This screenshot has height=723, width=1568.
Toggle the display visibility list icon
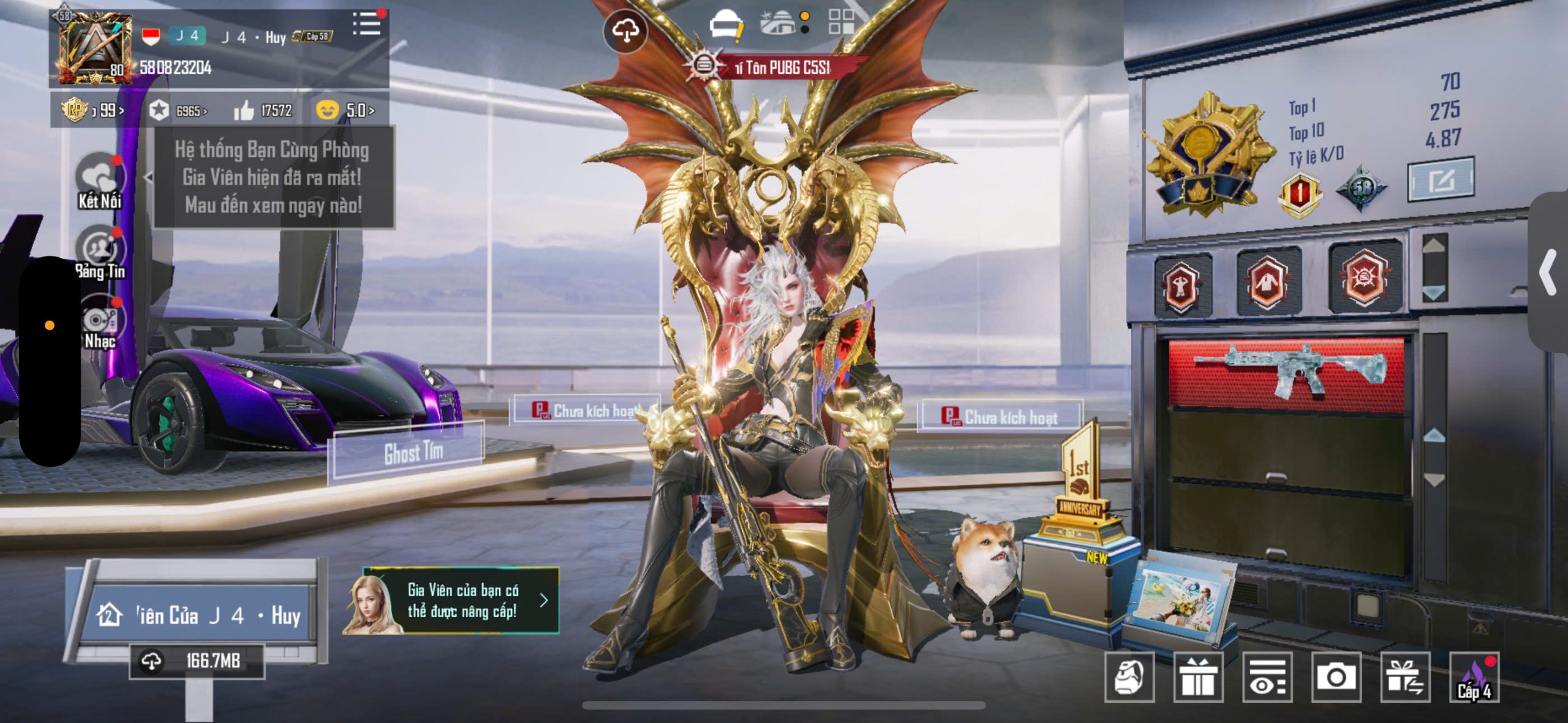click(1267, 677)
